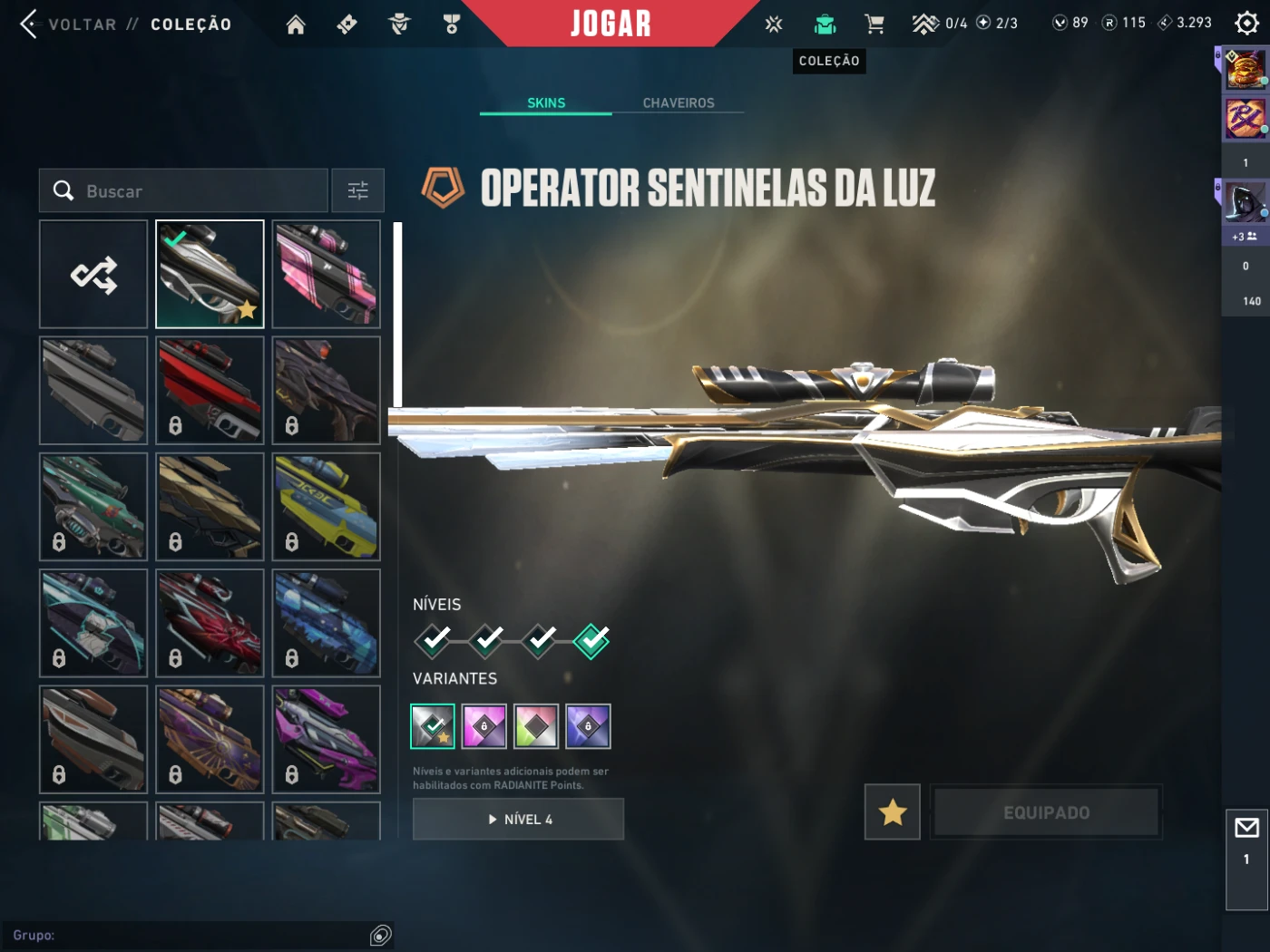Go back with the Voltar arrow
1270x952 pixels.
(x=29, y=24)
